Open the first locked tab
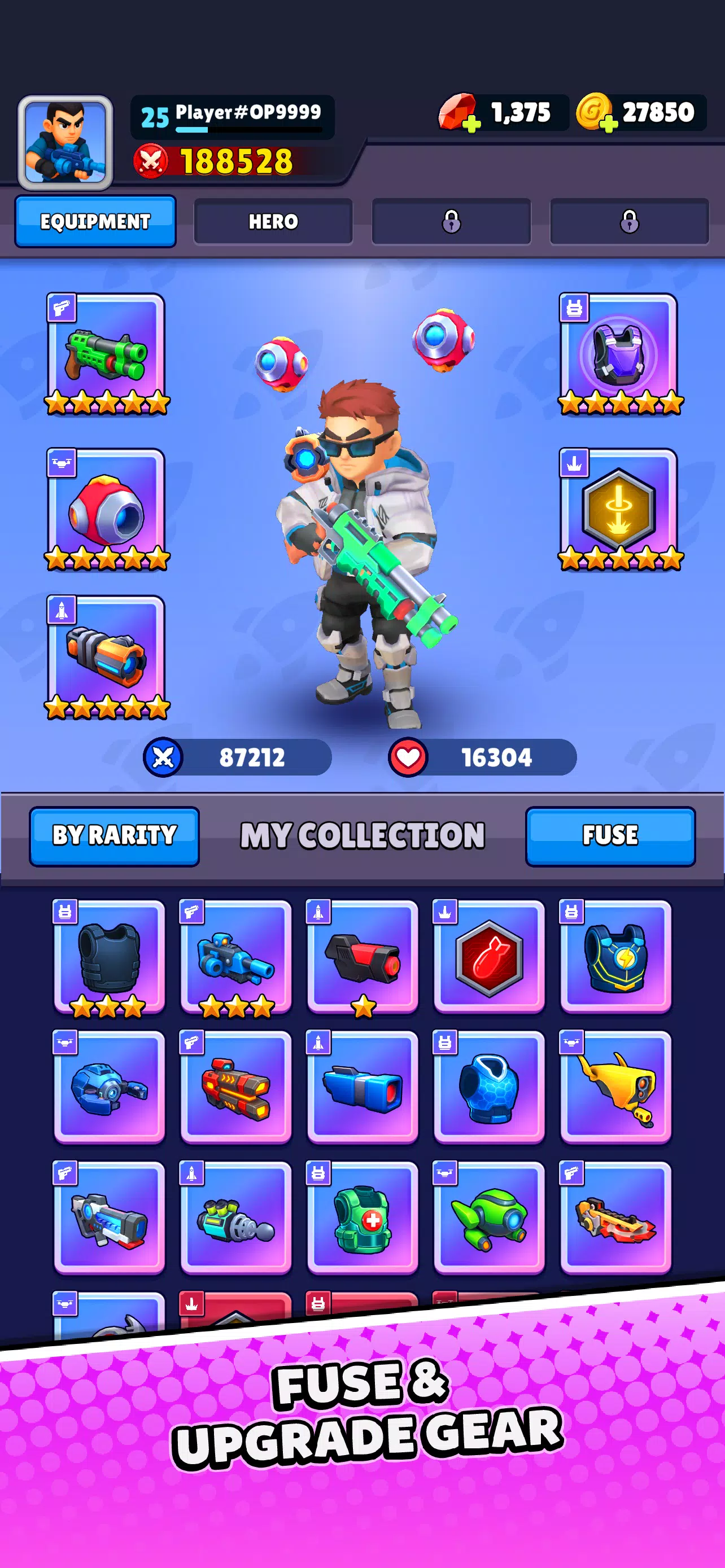Image resolution: width=725 pixels, height=1568 pixels. (x=451, y=222)
